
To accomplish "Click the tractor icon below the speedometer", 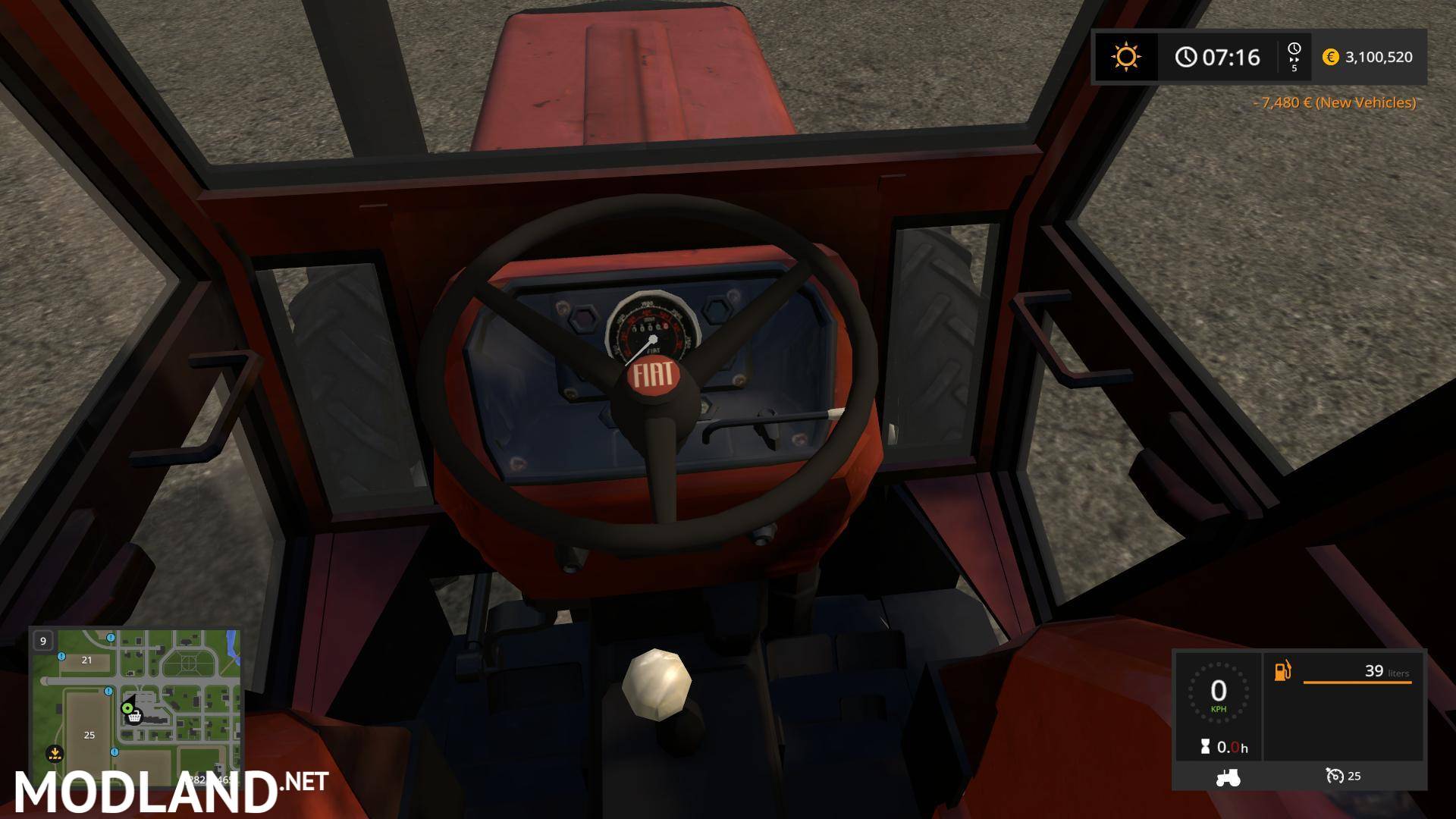I will pos(1230,776).
